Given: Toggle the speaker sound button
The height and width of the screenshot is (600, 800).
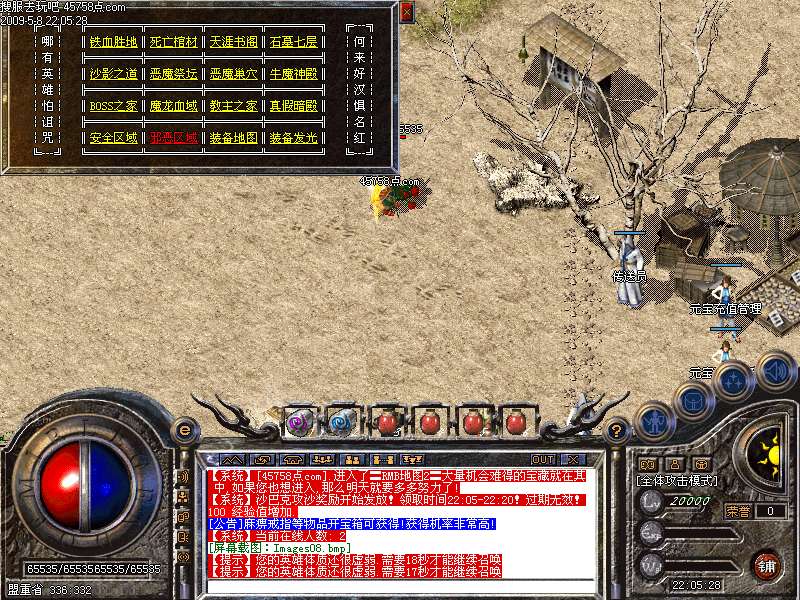Looking at the screenshot, I should pos(775,370).
